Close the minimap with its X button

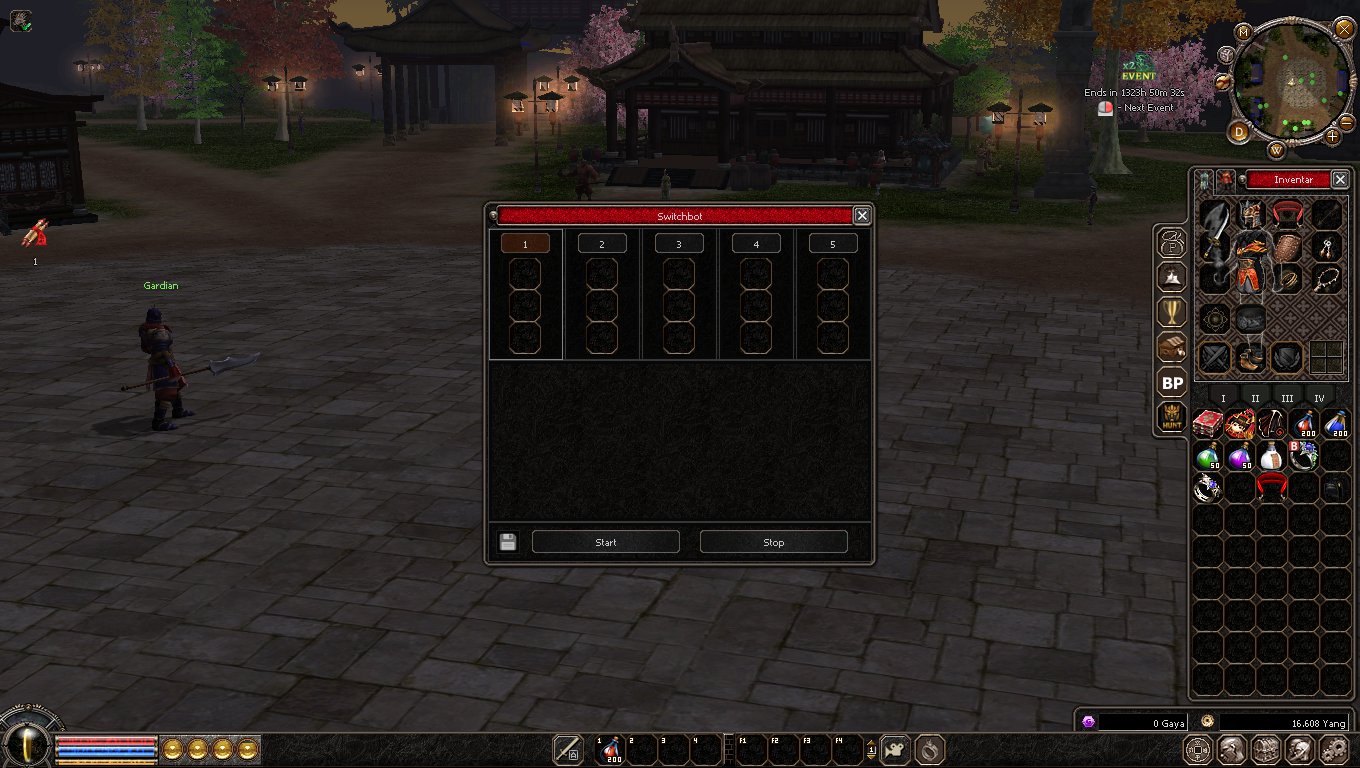click(1344, 28)
